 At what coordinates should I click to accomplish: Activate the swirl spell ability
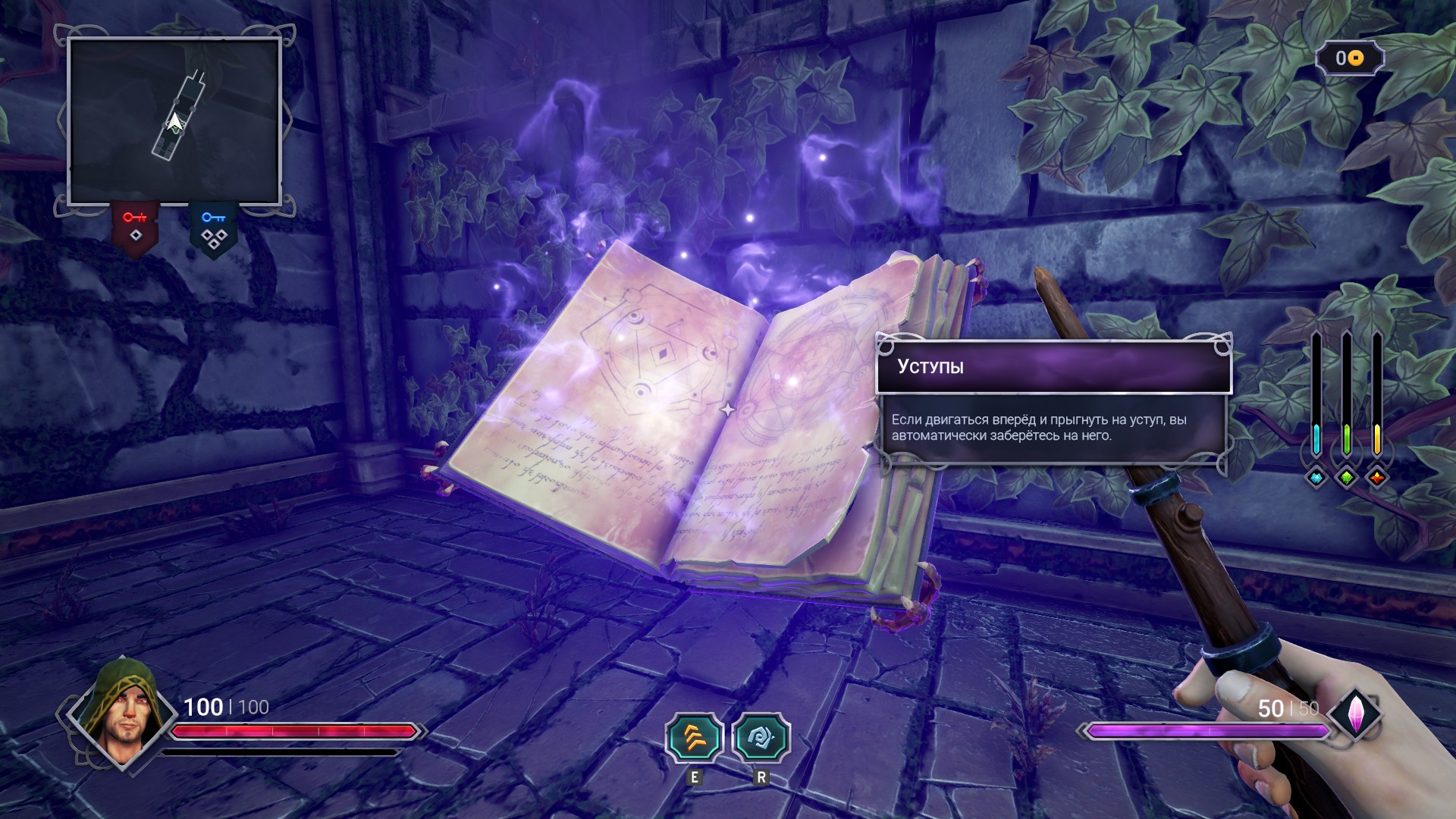761,738
